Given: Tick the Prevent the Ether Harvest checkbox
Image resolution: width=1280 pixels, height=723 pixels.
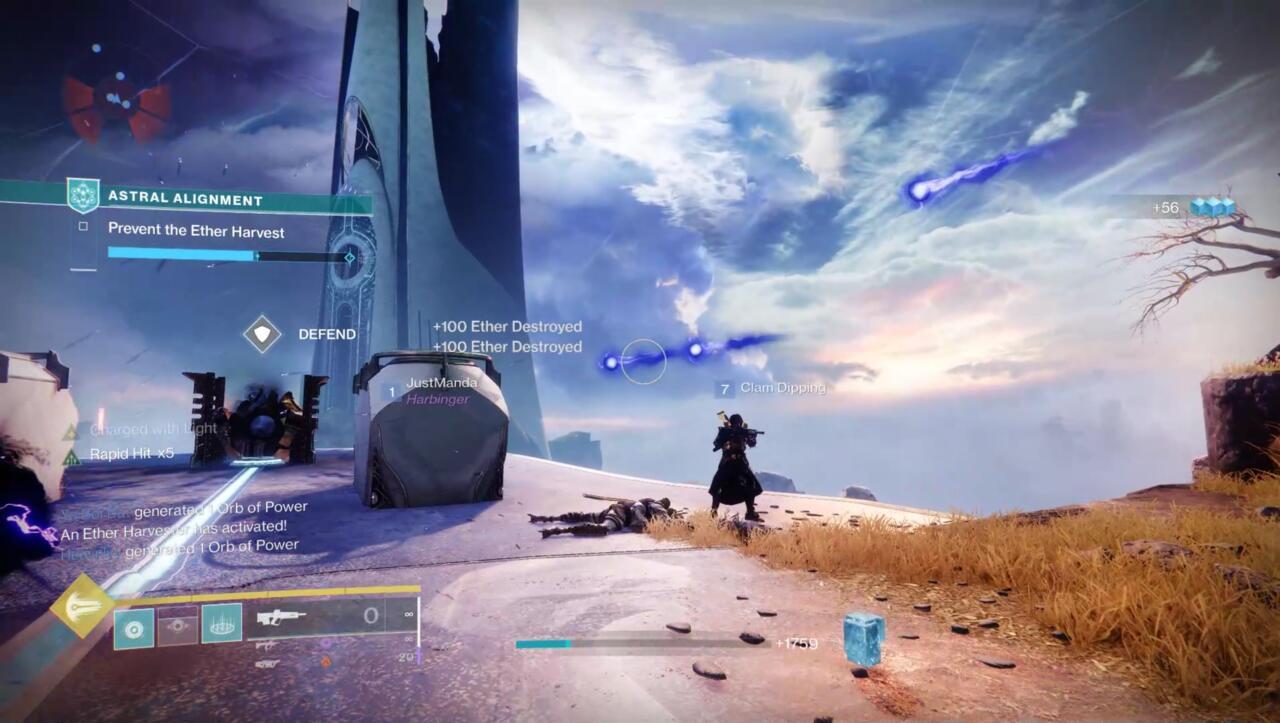Looking at the screenshot, I should 83,227.
